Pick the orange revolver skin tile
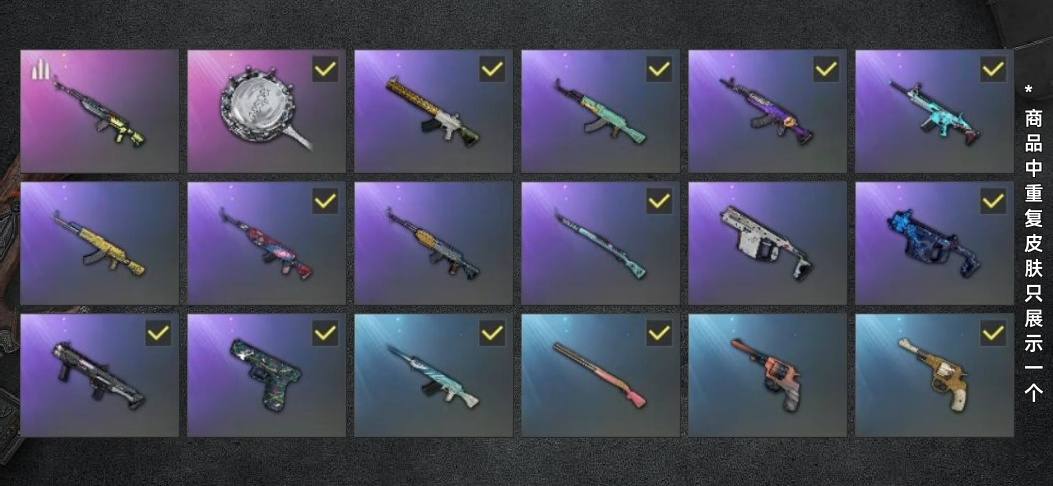Screen dimensions: 1053x486 (767, 376)
